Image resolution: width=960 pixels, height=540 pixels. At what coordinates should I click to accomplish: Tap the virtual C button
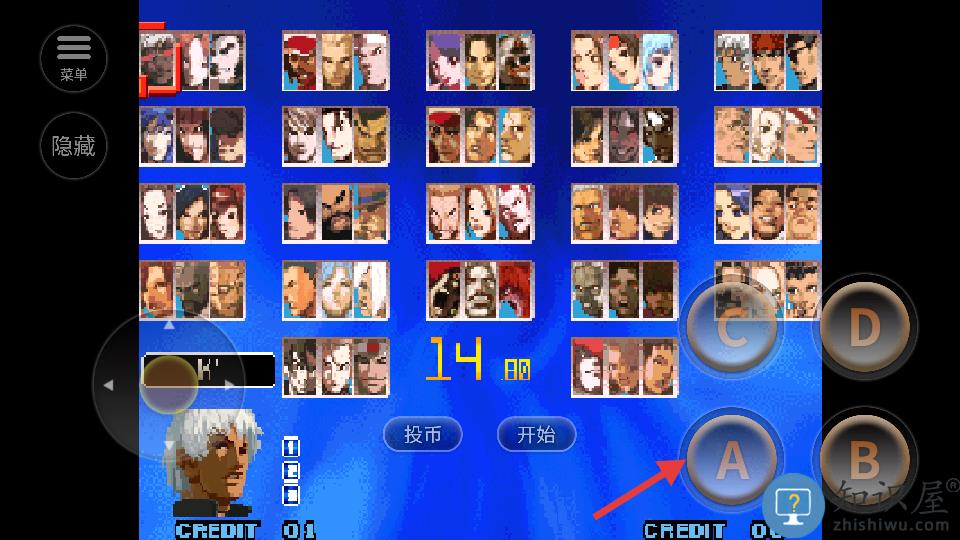(x=732, y=328)
